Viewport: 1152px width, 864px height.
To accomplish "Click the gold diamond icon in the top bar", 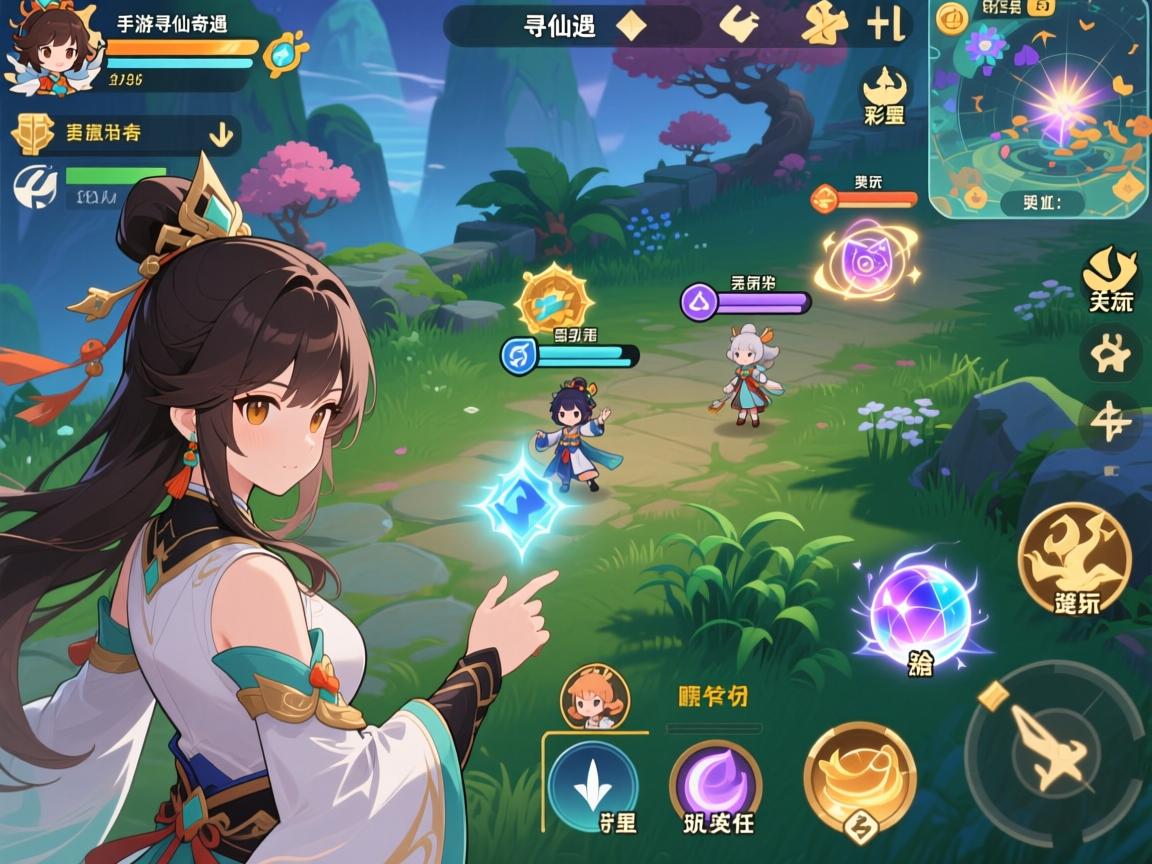I will click(631, 26).
